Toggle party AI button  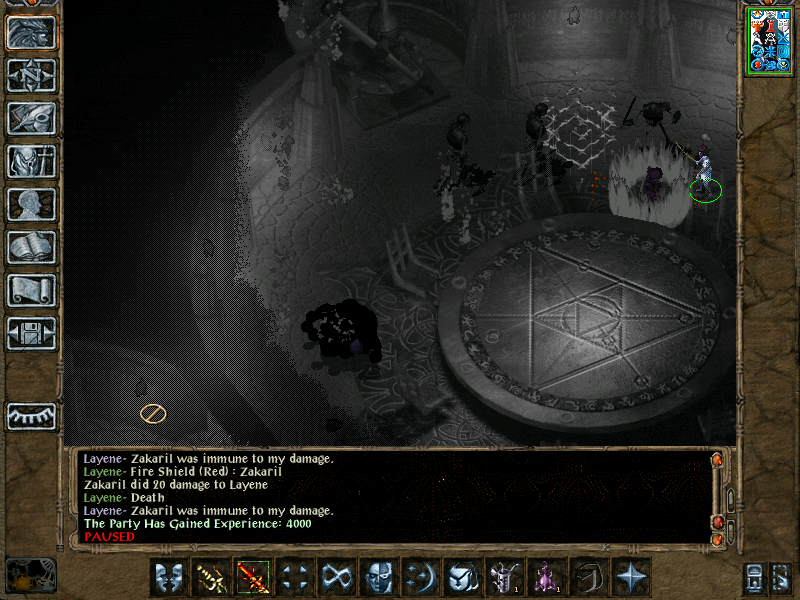[x=782, y=578]
